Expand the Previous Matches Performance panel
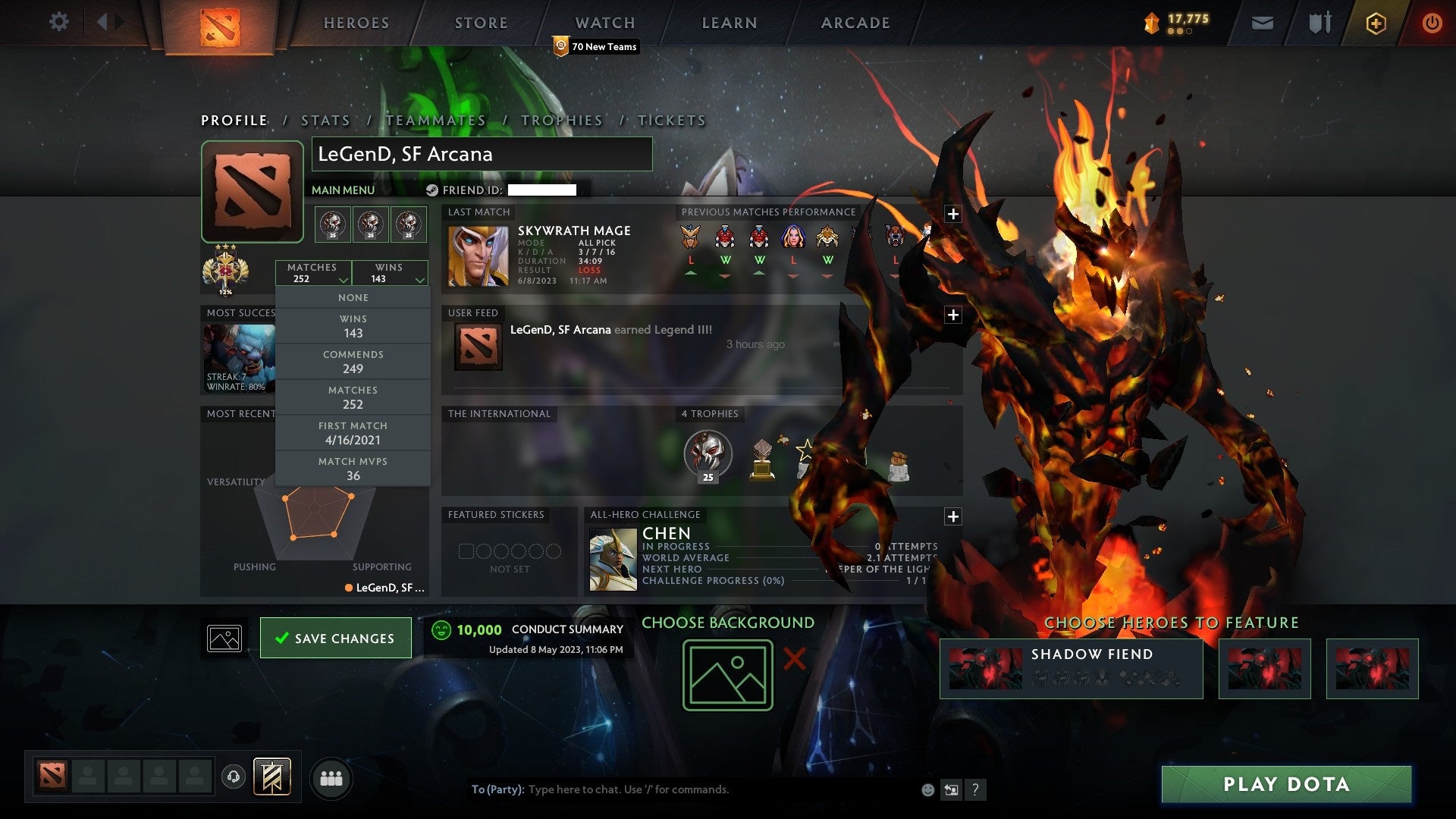 pyautogui.click(x=953, y=213)
